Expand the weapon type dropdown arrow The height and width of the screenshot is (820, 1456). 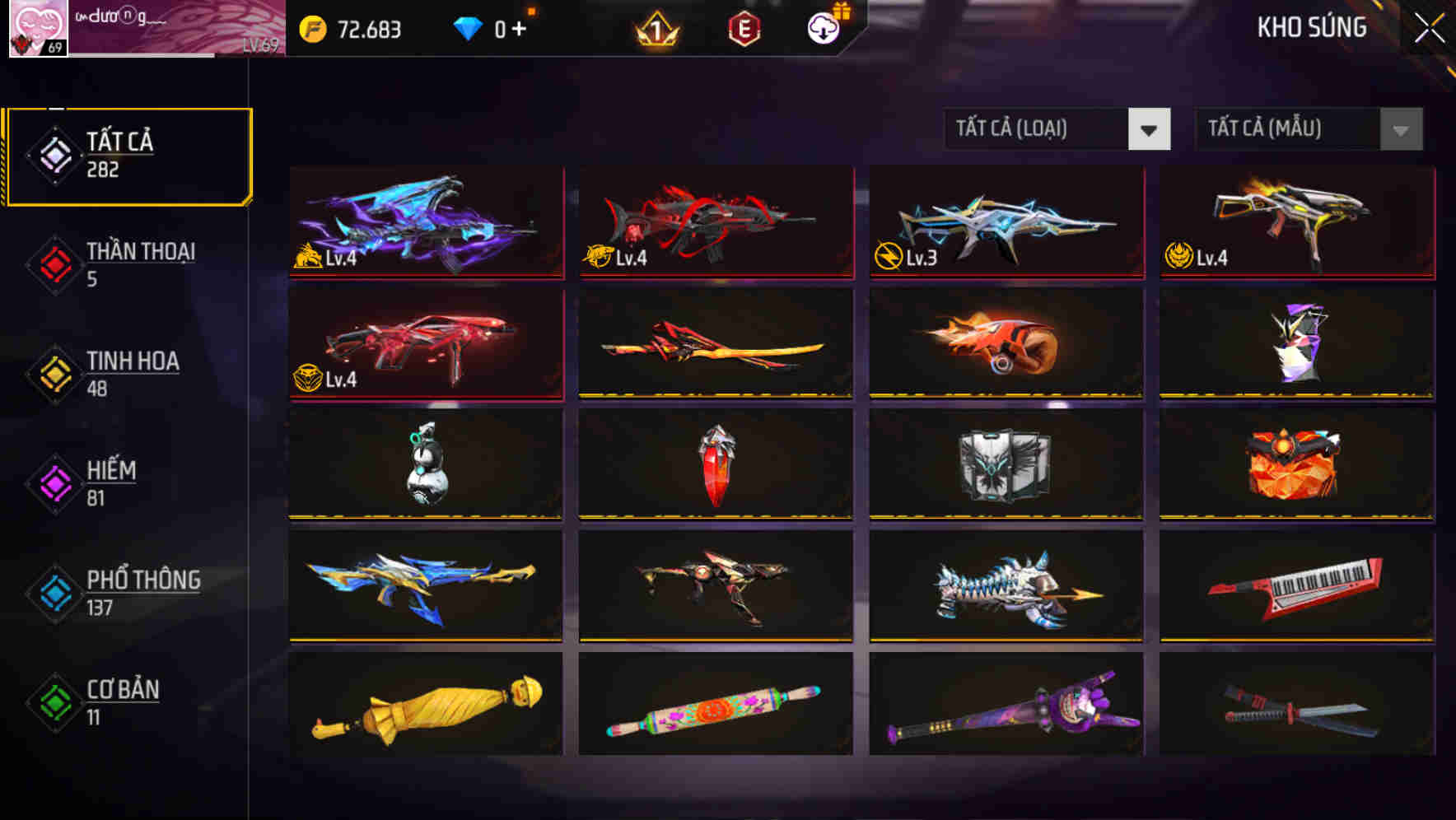[1150, 130]
